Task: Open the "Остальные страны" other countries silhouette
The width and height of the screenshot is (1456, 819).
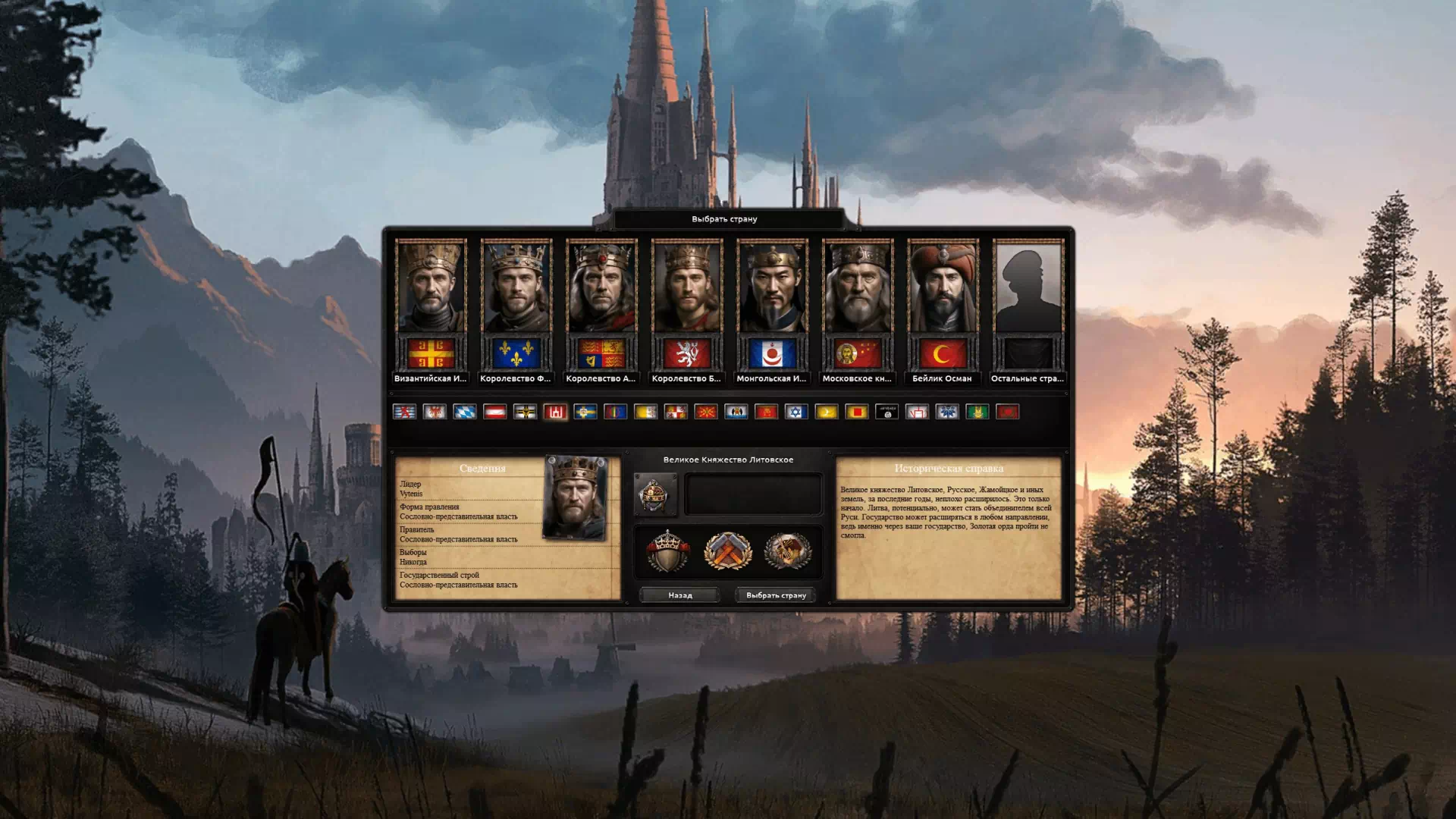Action: [x=1028, y=288]
